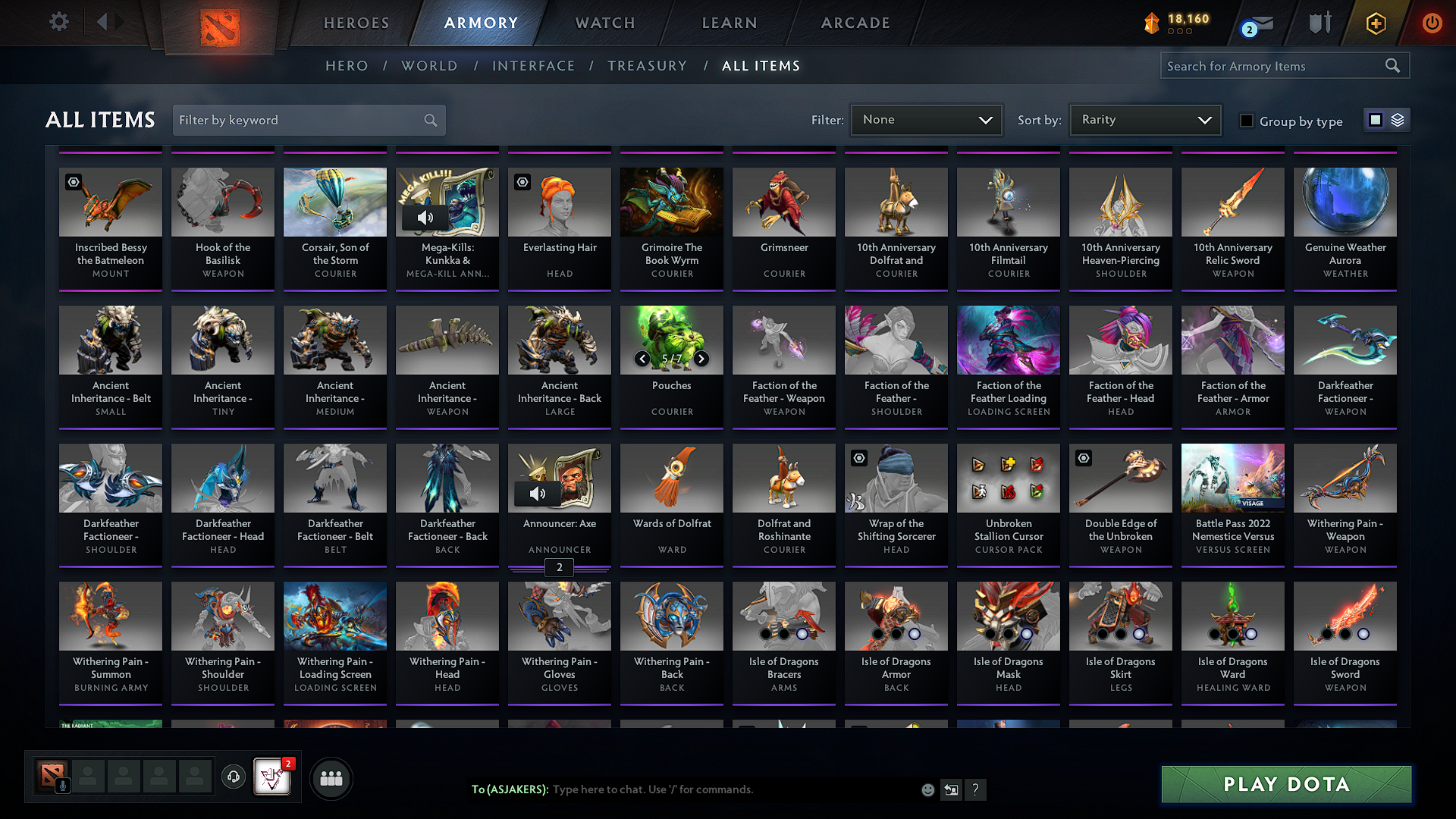Switch to the Interface armory category
The width and height of the screenshot is (1456, 819).
click(x=533, y=66)
